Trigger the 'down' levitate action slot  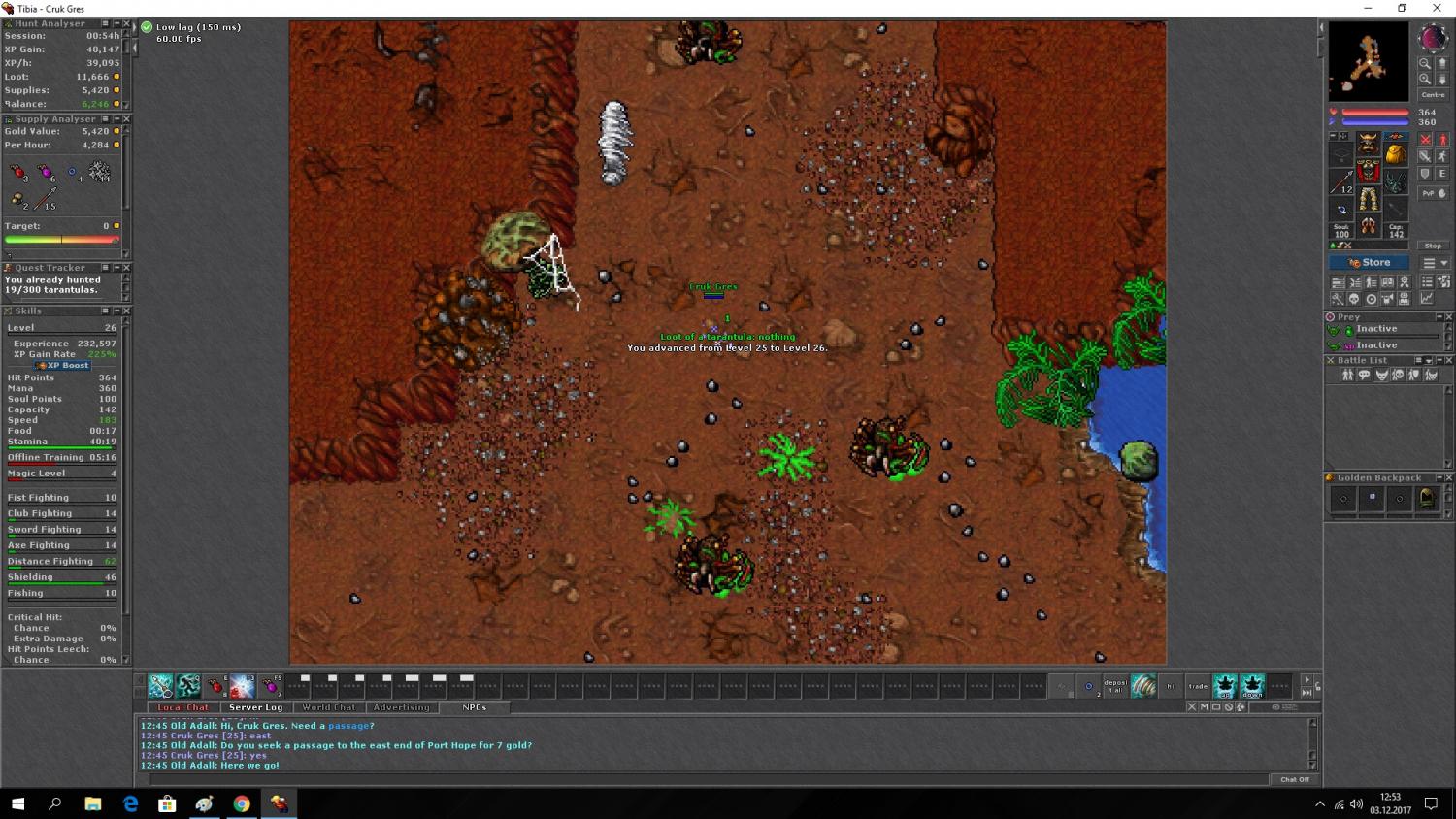[1252, 686]
